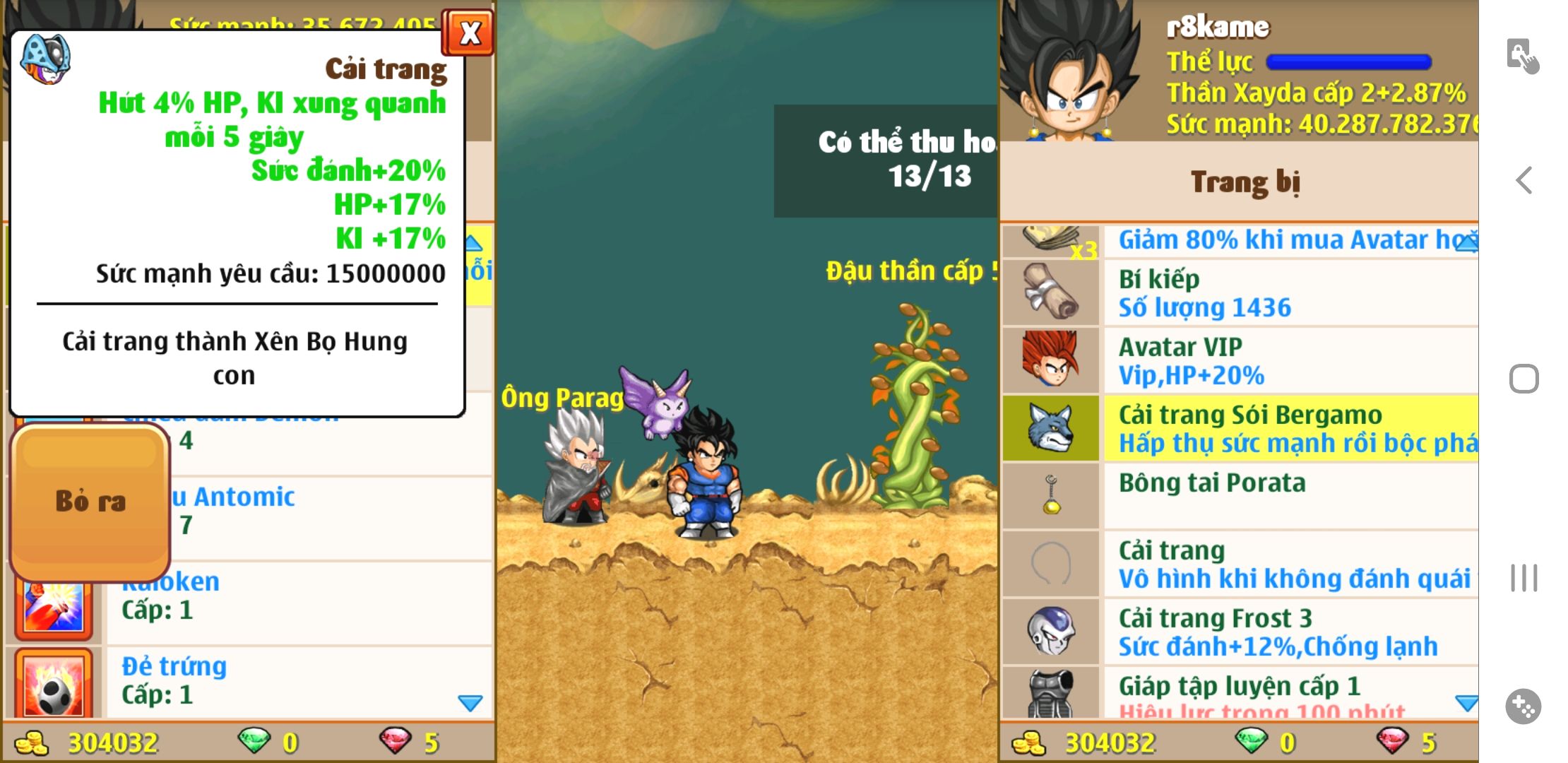This screenshot has height=763, width=1568.
Task: Open the gamepad overlay icon
Action: point(1523,706)
